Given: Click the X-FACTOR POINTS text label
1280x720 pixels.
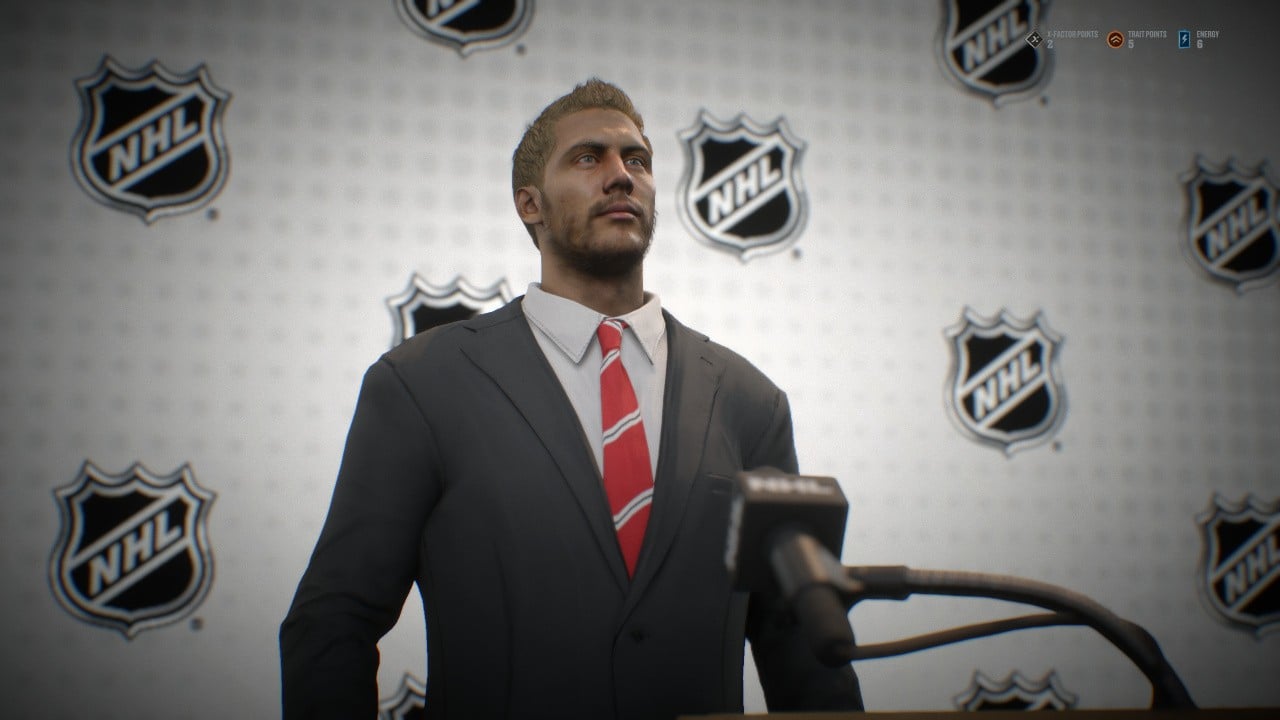Looking at the screenshot, I should 1072,34.
